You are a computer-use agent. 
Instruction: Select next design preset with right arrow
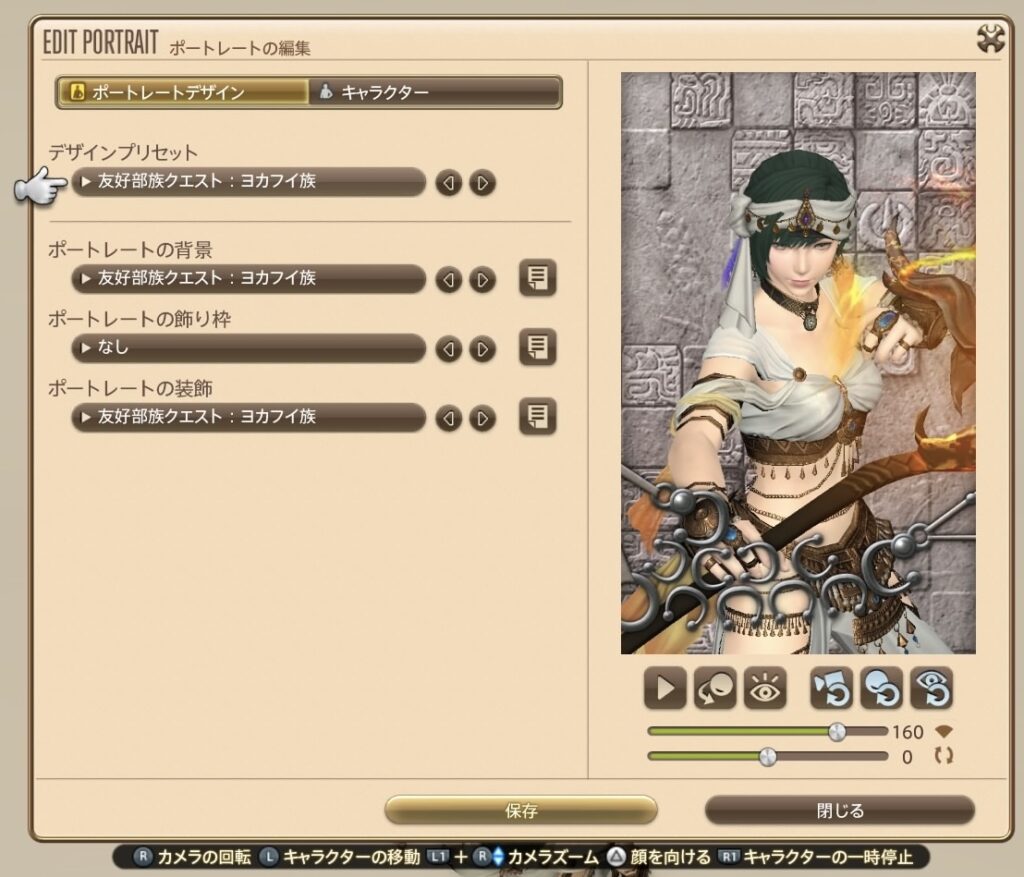point(483,183)
